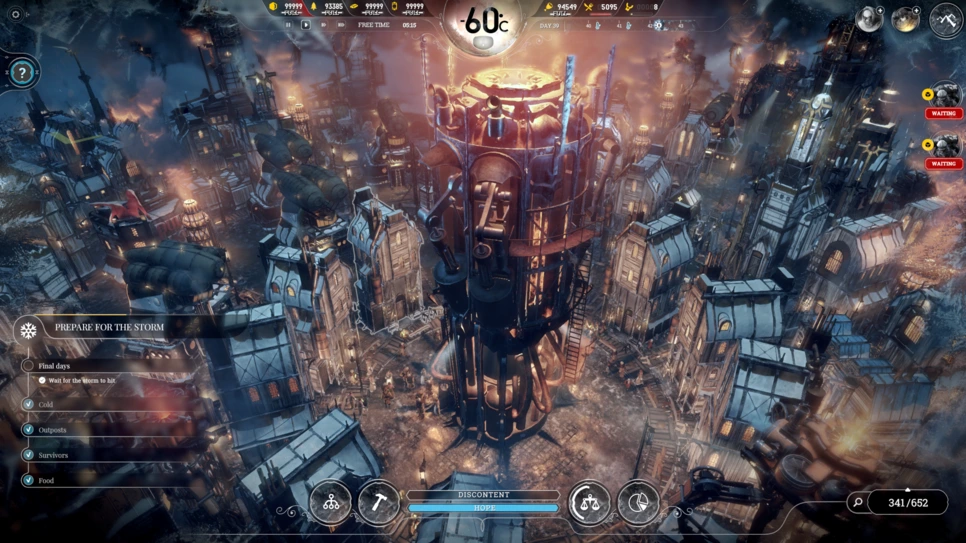Click the Discontent bar

(x=483, y=495)
